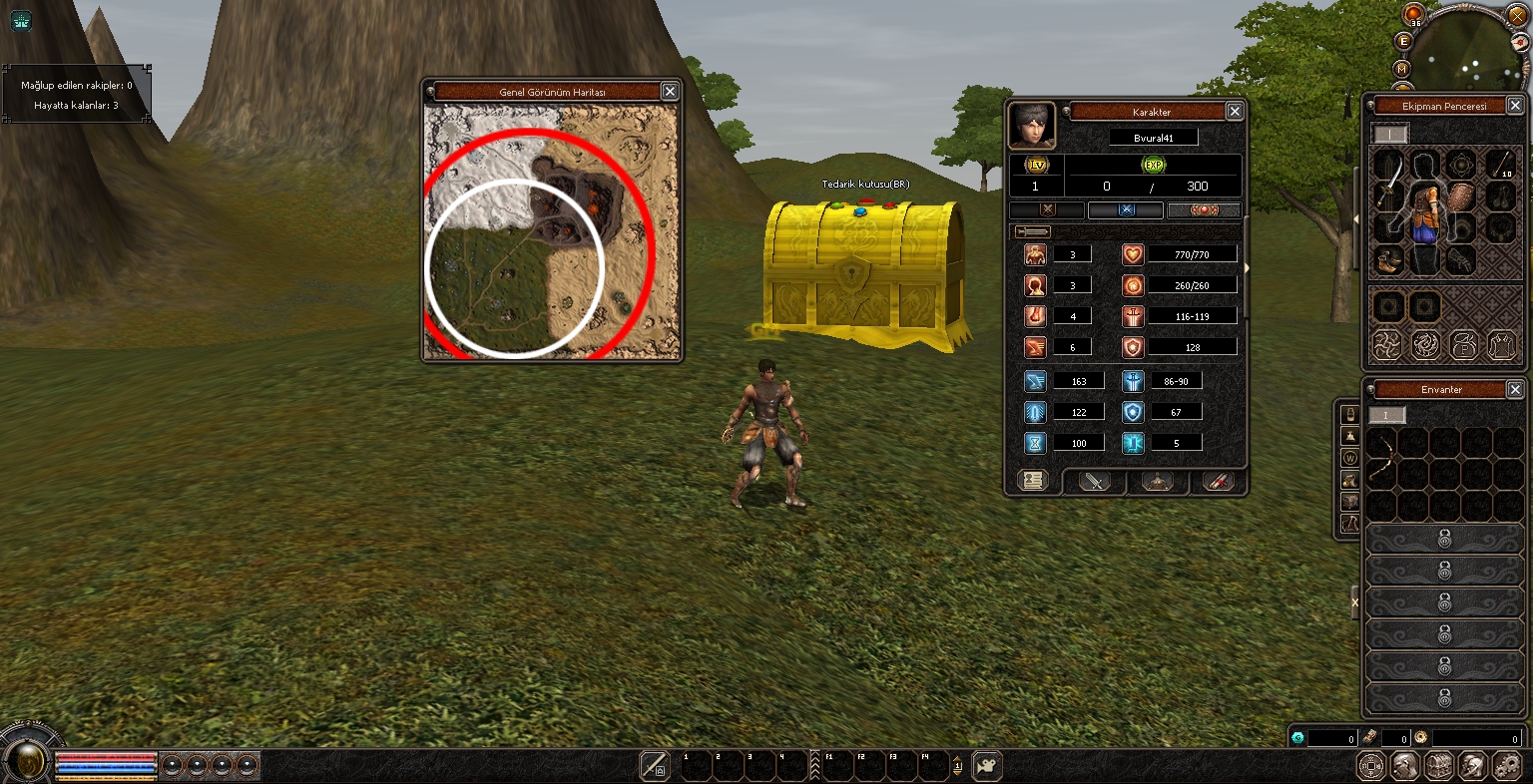Unlock the first padlocked inventory expansion row
Image resolution: width=1533 pixels, height=784 pixels.
pyautogui.click(x=1444, y=537)
